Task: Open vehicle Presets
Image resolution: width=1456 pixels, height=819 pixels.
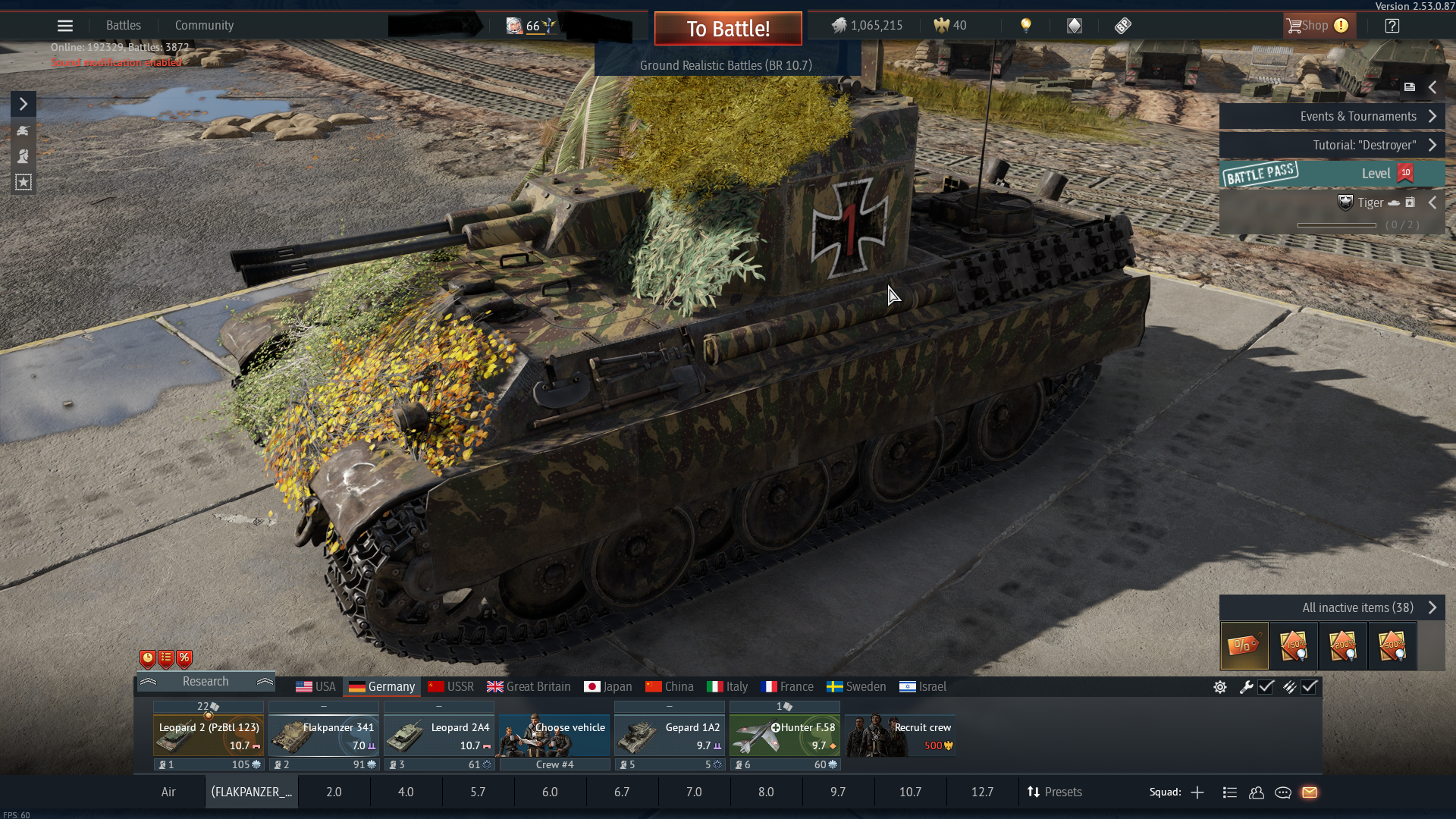Action: [1054, 792]
